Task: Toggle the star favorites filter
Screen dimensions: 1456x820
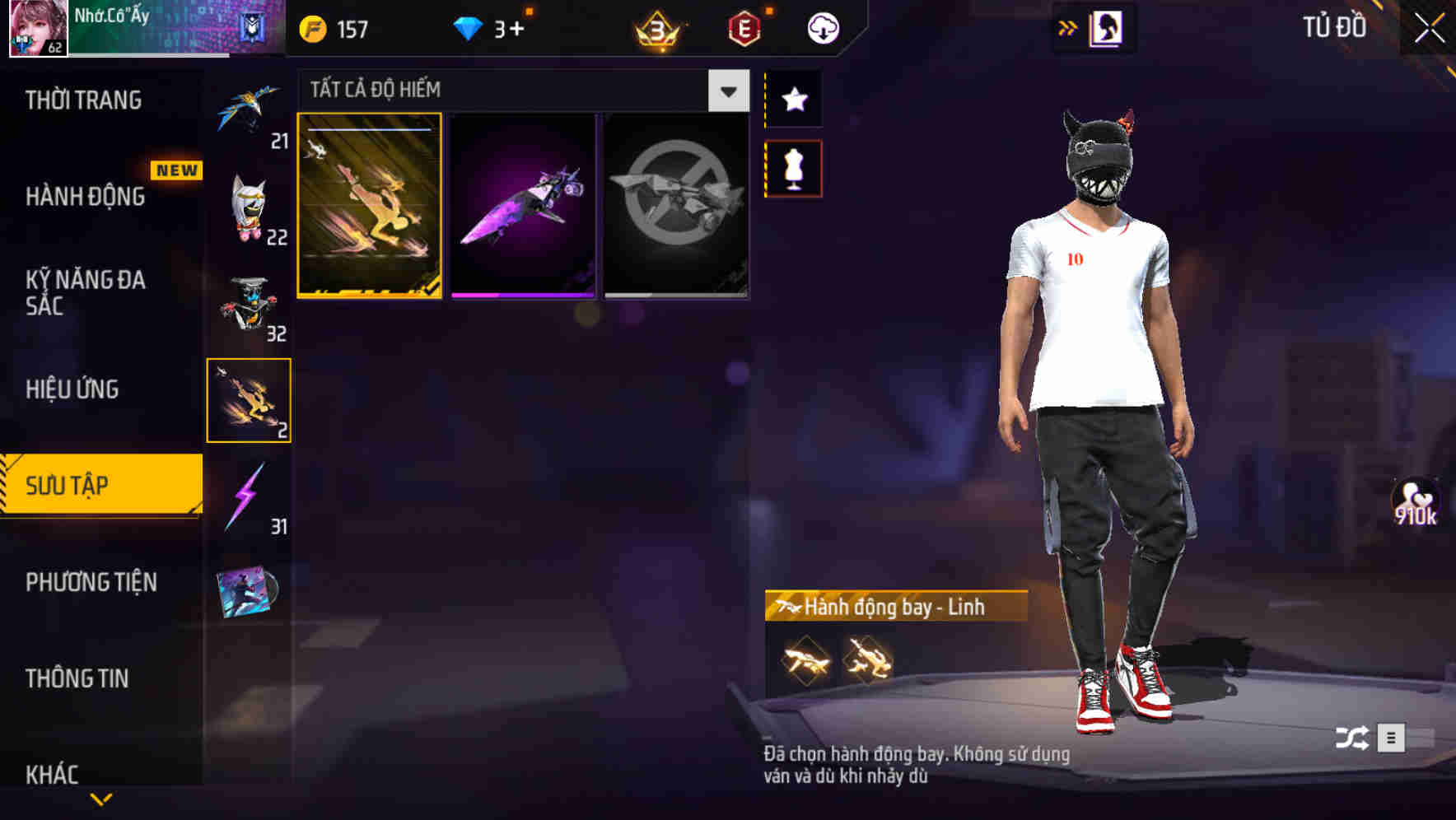Action: [x=793, y=100]
